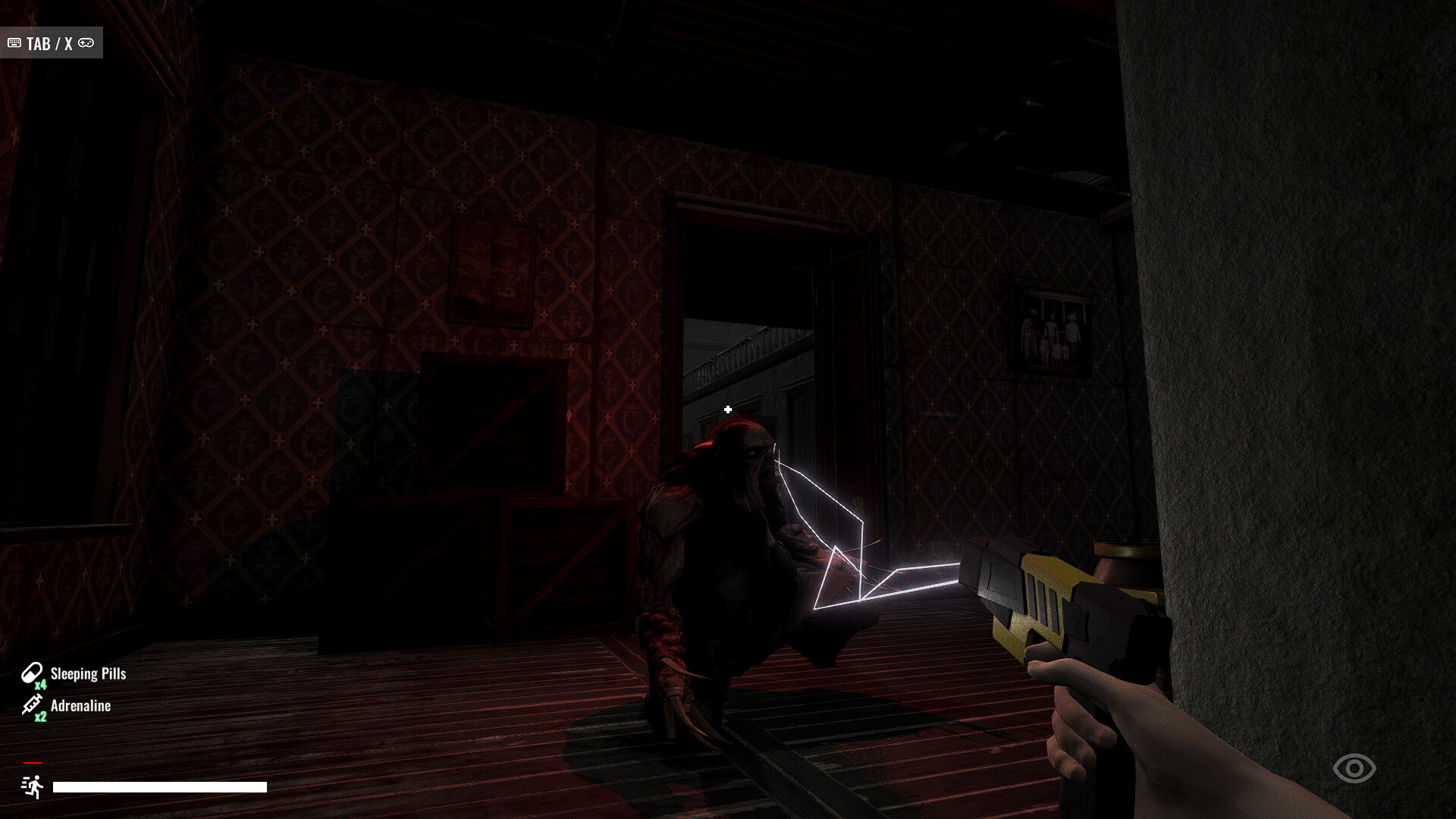1456x819 pixels.
Task: Click the running figure stamina icon
Action: [x=32, y=787]
